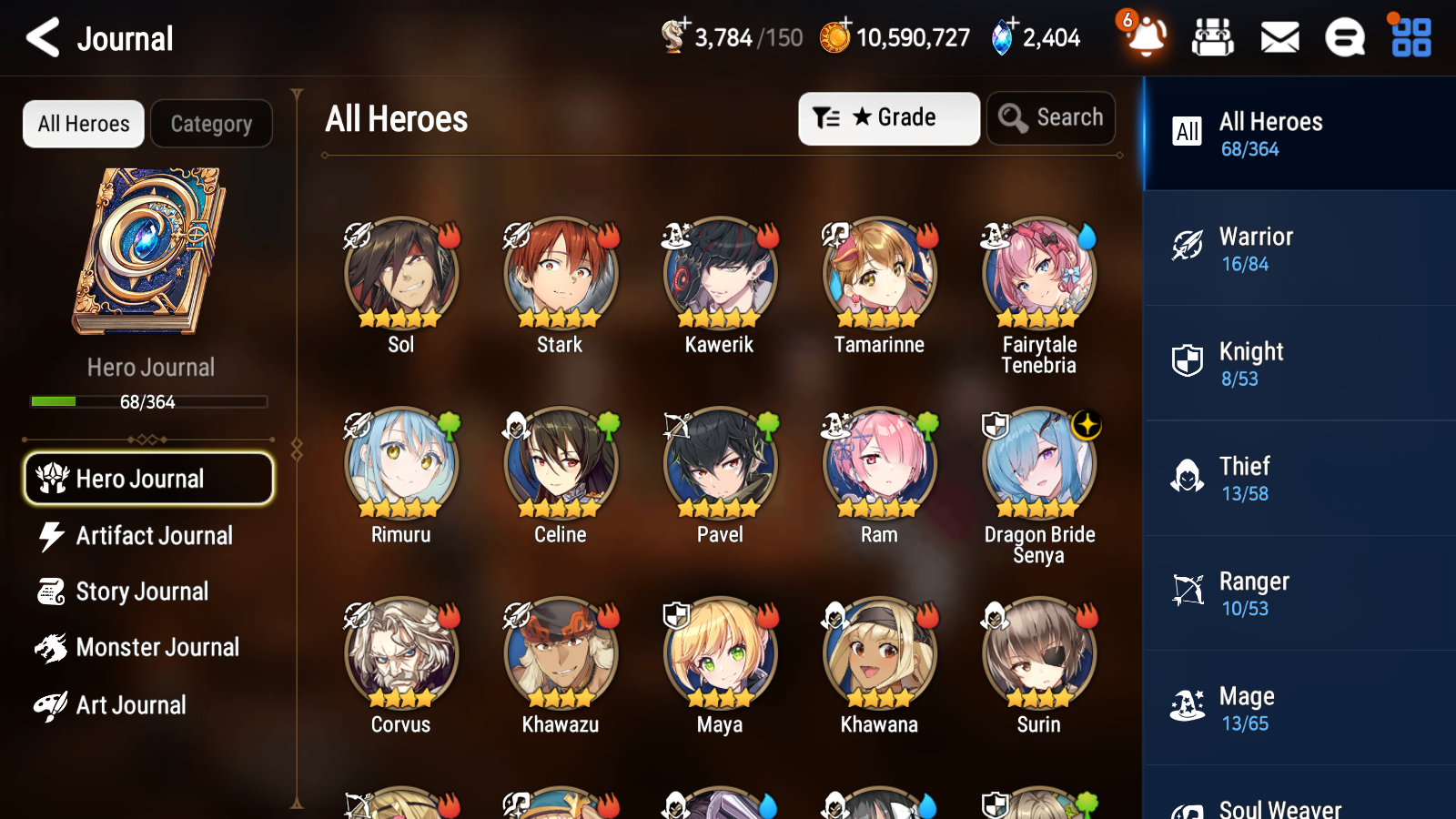Select the All Heroes tab
1456x819 pixels.
(83, 124)
